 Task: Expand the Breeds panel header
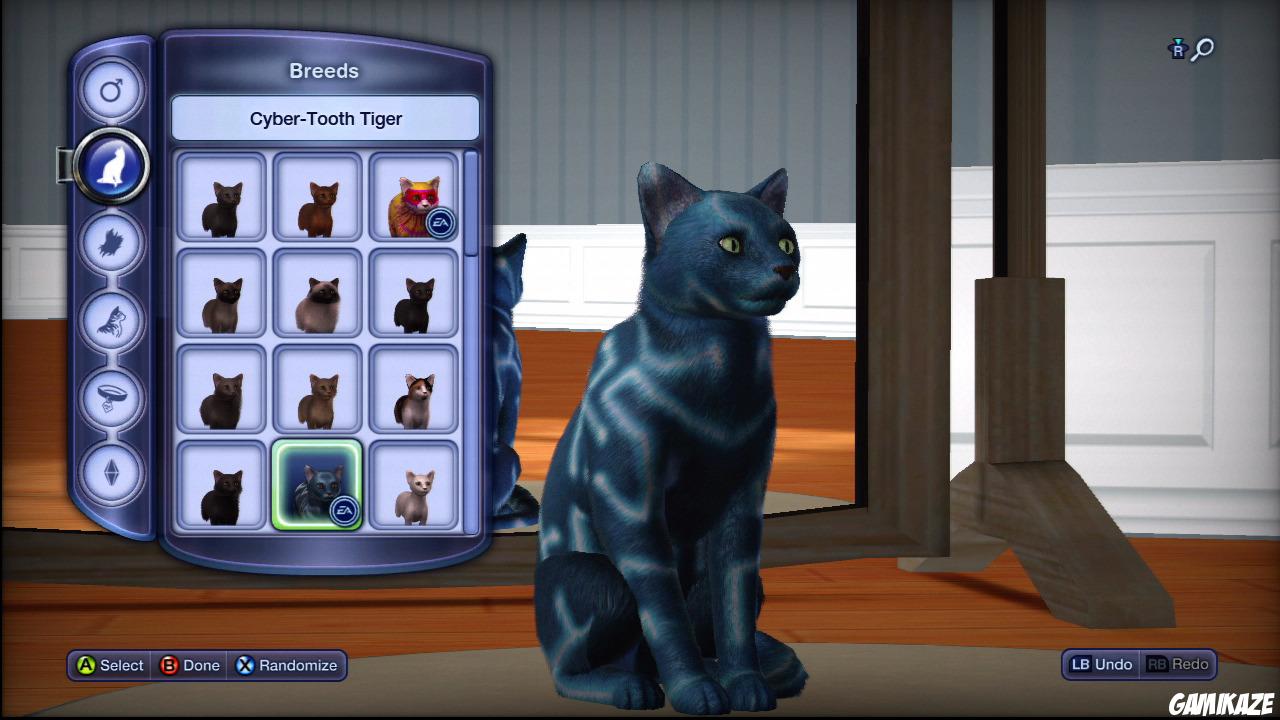click(325, 71)
